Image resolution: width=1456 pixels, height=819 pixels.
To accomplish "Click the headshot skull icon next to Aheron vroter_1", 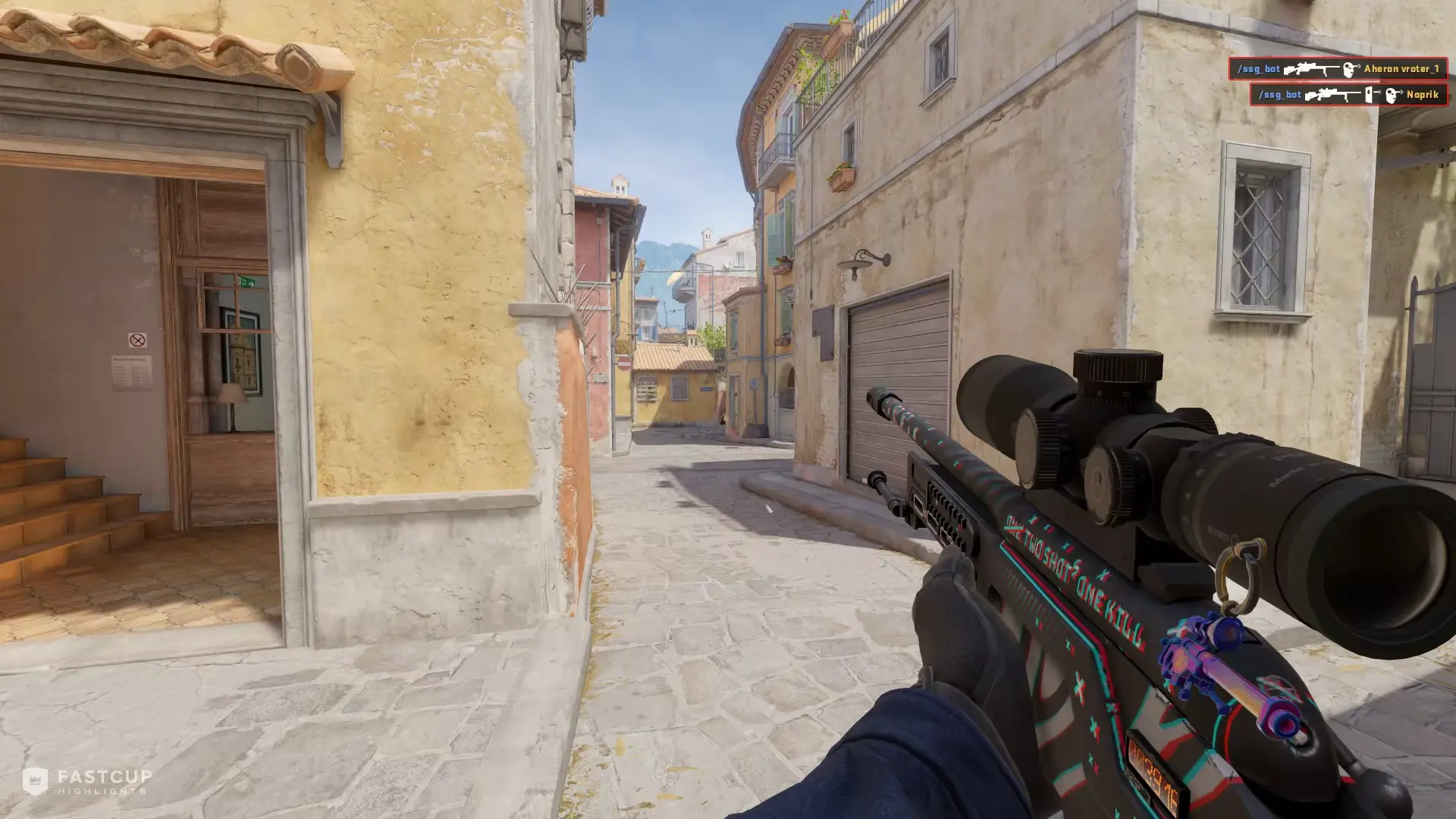I will click(x=1348, y=71).
